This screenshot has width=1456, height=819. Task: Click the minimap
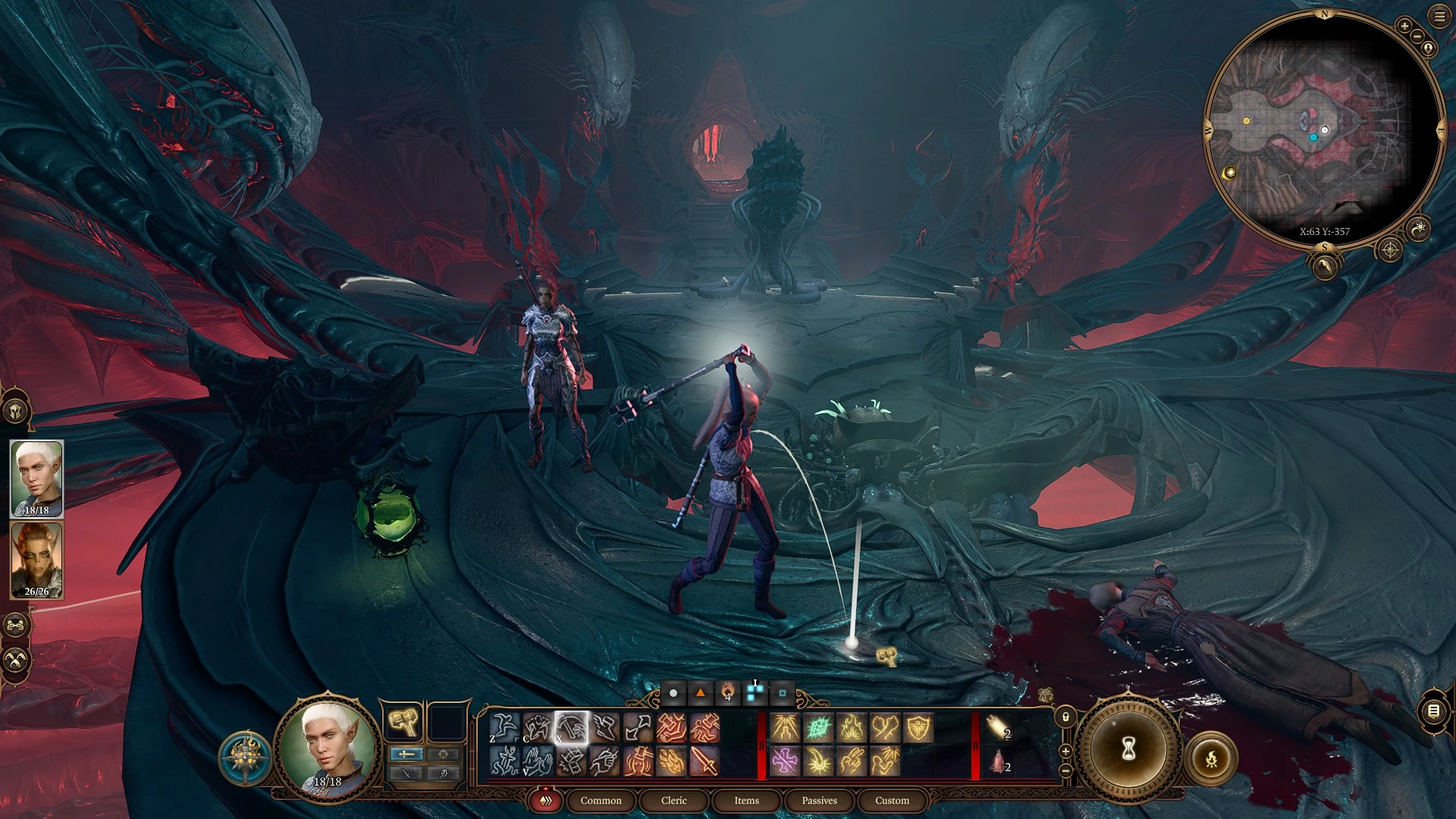coord(1323,129)
